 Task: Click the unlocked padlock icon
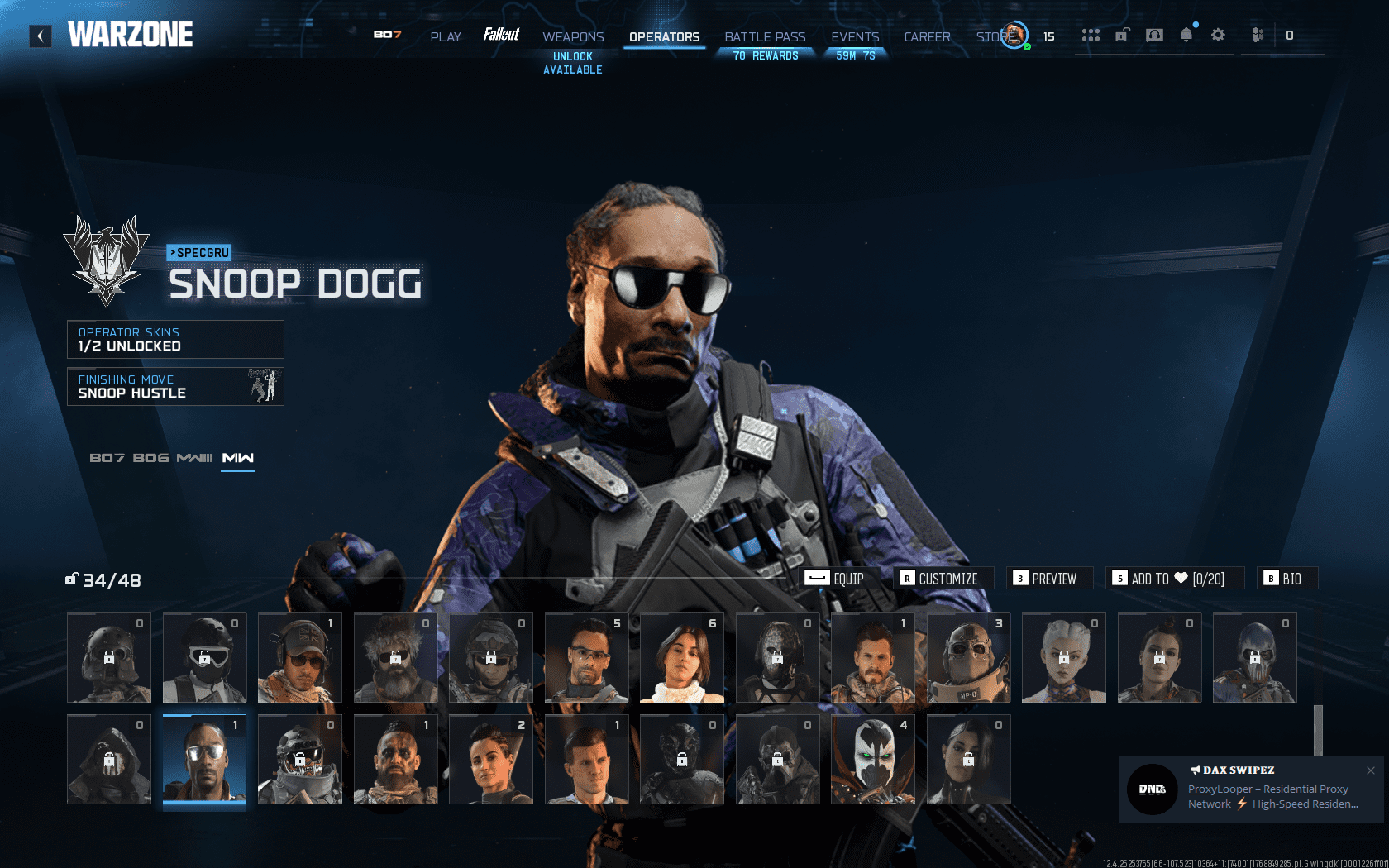click(x=1121, y=36)
